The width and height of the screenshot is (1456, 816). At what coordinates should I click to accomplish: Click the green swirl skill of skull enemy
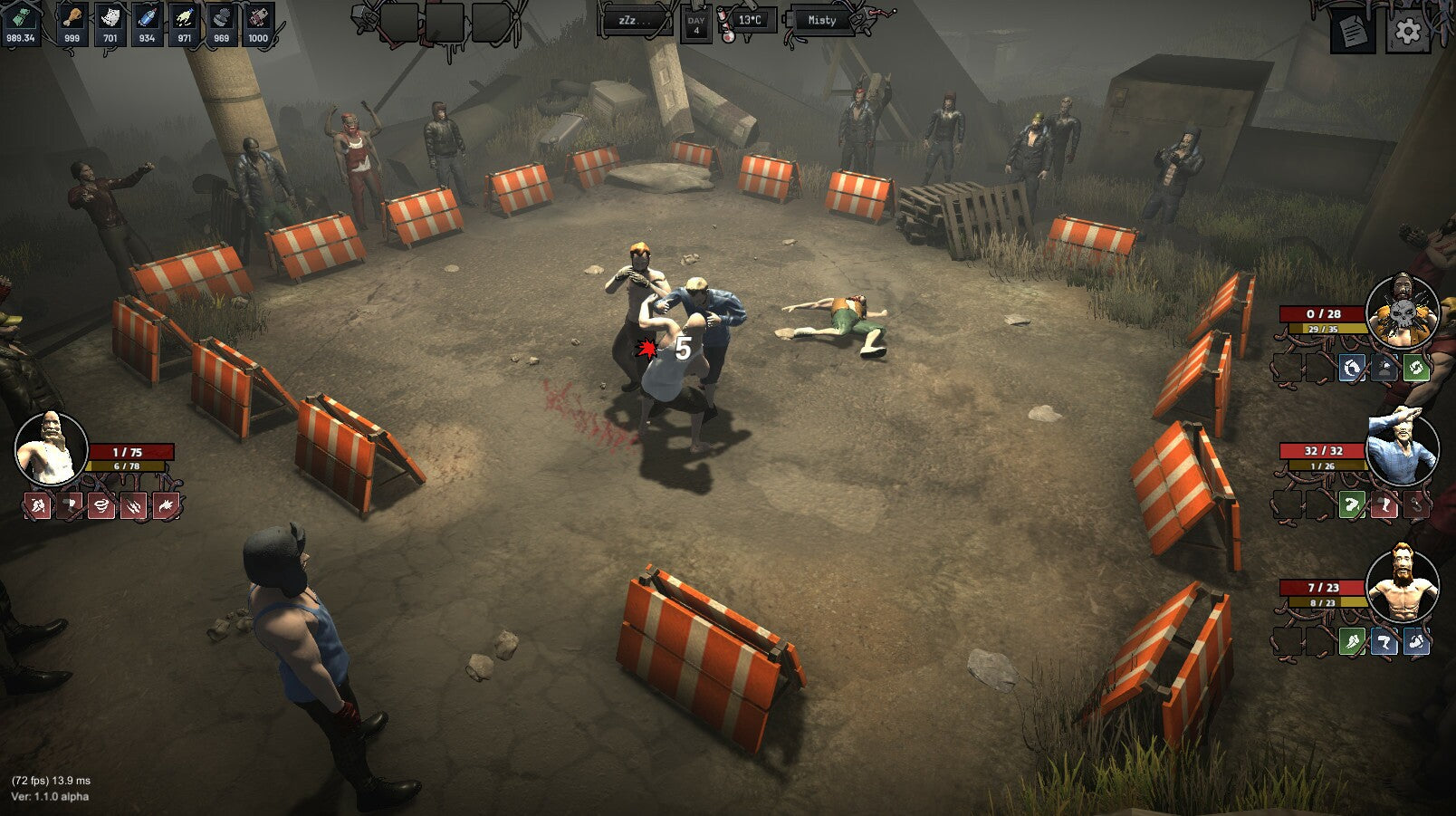pos(1415,367)
